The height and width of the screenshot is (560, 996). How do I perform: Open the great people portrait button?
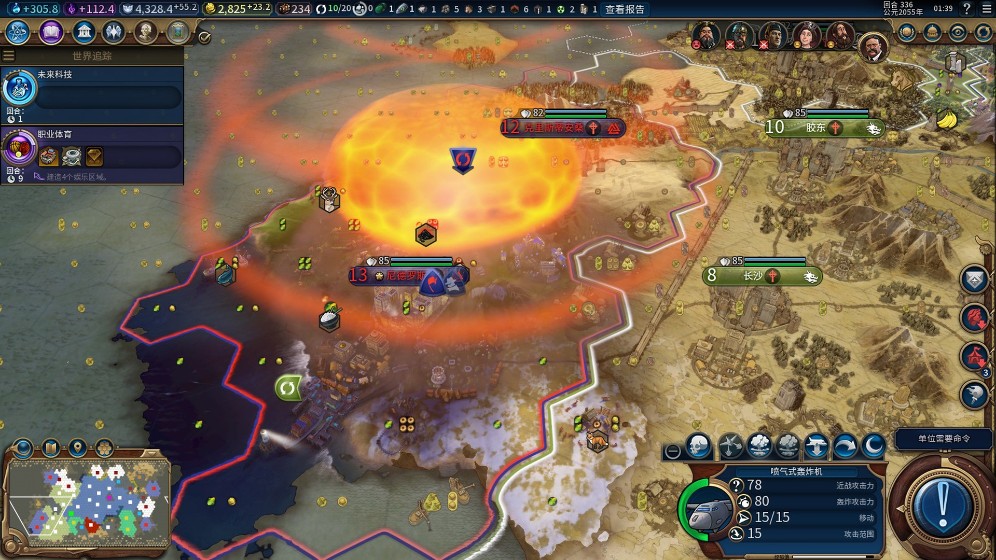[x=146, y=33]
